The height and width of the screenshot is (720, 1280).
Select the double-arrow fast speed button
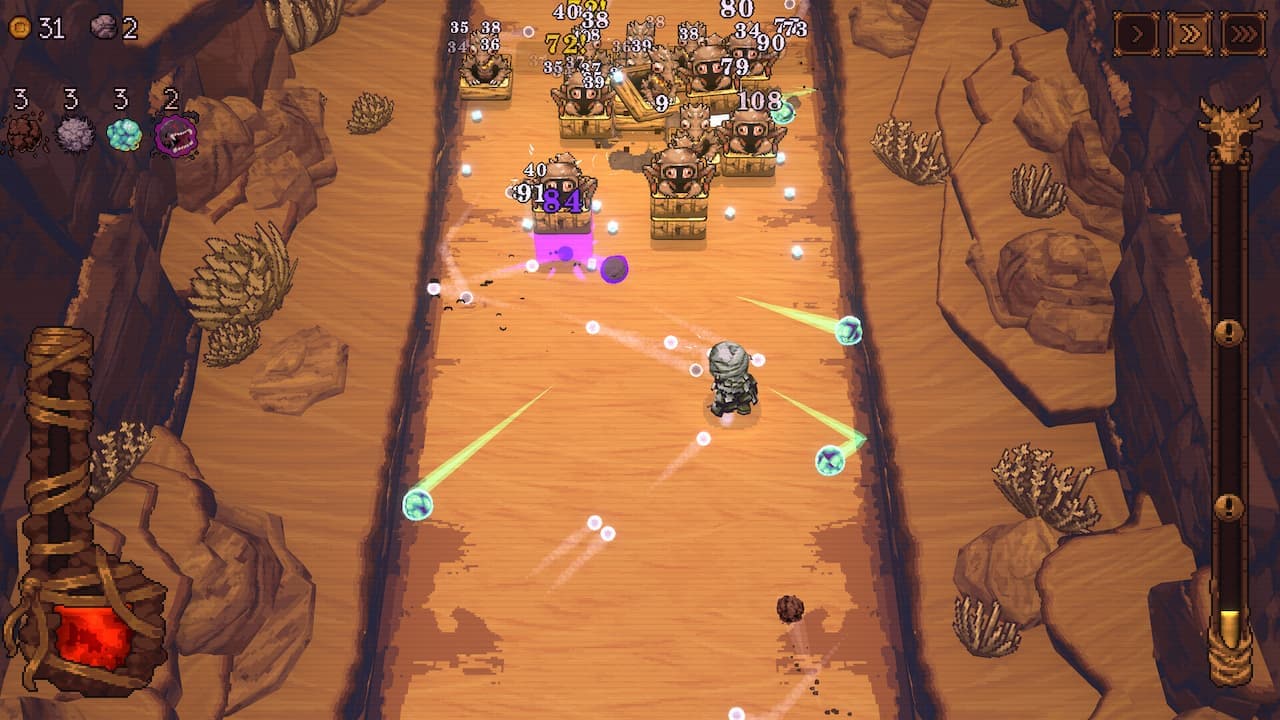(1190, 34)
